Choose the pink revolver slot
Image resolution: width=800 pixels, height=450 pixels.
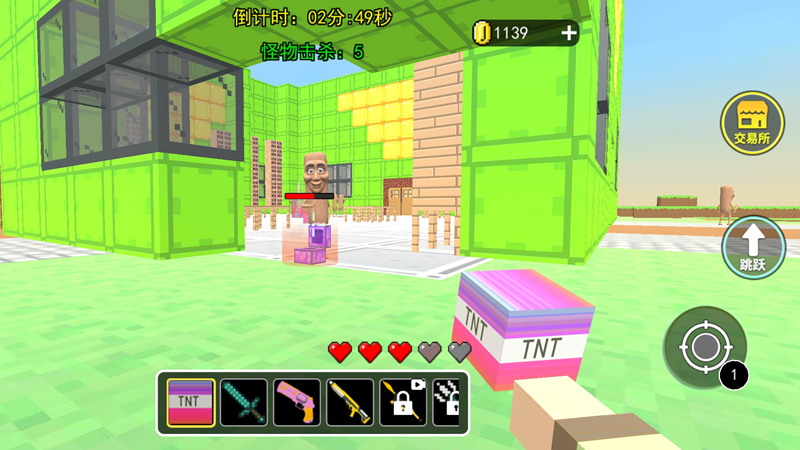click(297, 403)
